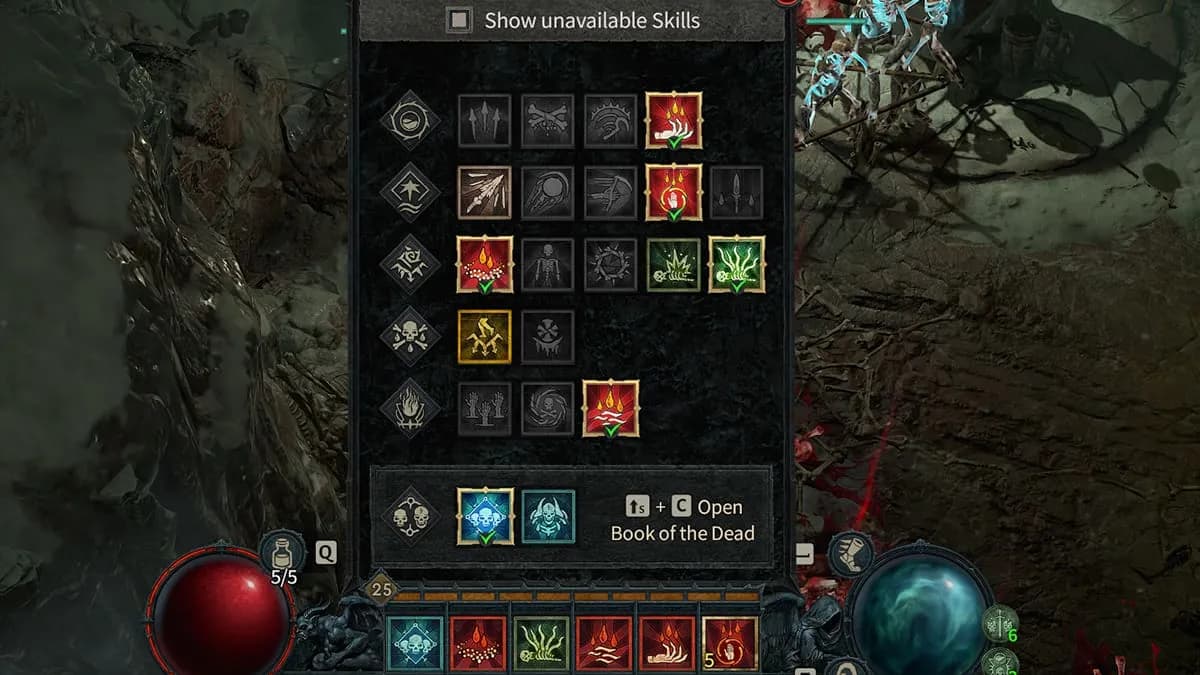Viewport: 1200px width, 675px height.
Task: Choose the checked Corpse Tendrils skill in the list
Action: (737, 265)
